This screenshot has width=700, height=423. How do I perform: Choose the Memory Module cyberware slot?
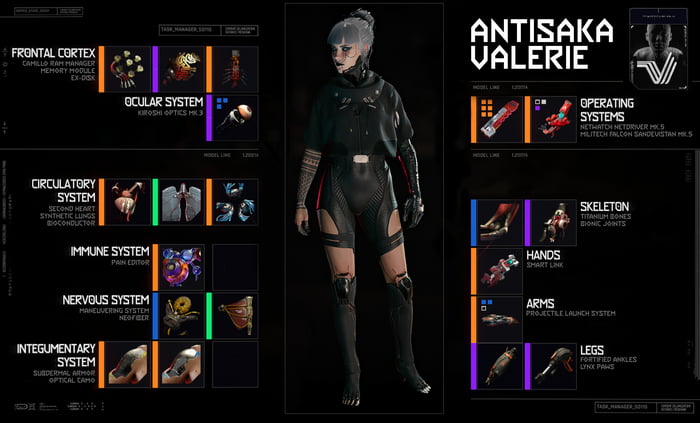(x=181, y=69)
